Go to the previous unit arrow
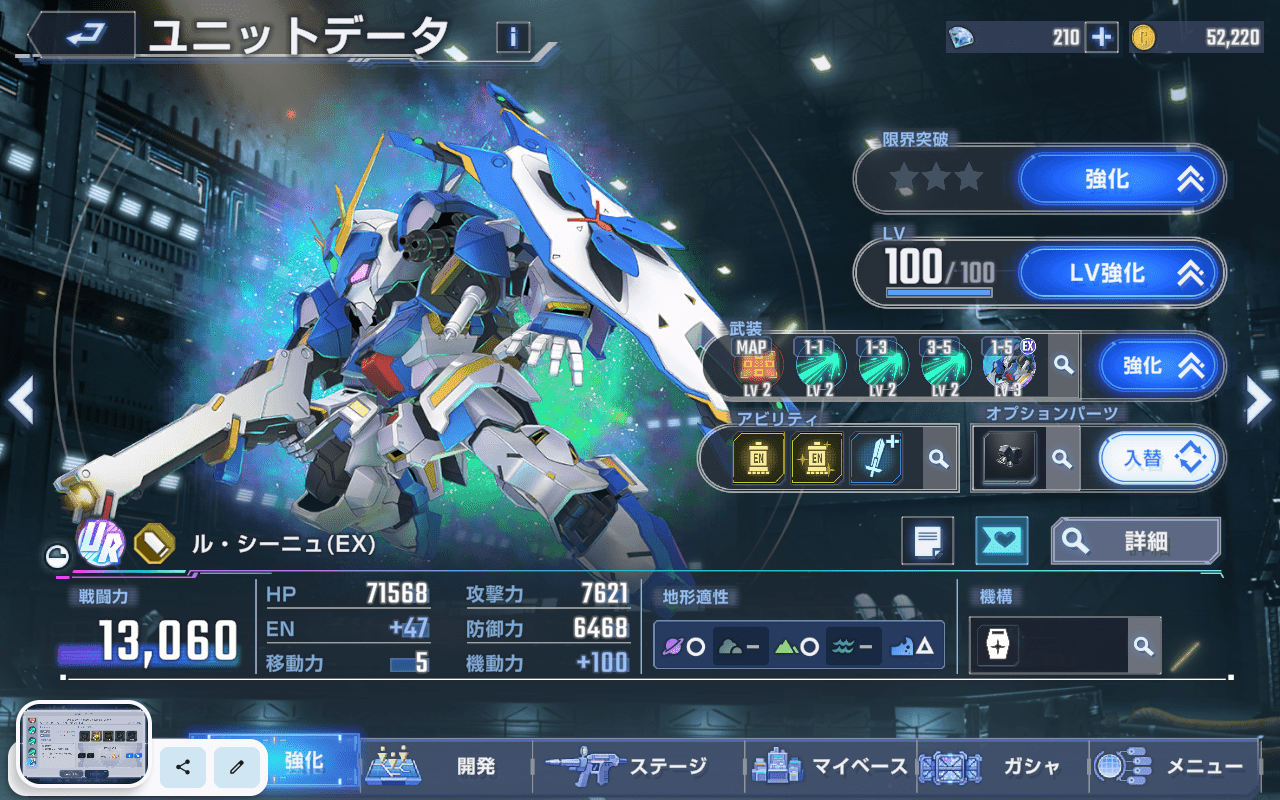This screenshot has height=800, width=1280. coord(21,400)
